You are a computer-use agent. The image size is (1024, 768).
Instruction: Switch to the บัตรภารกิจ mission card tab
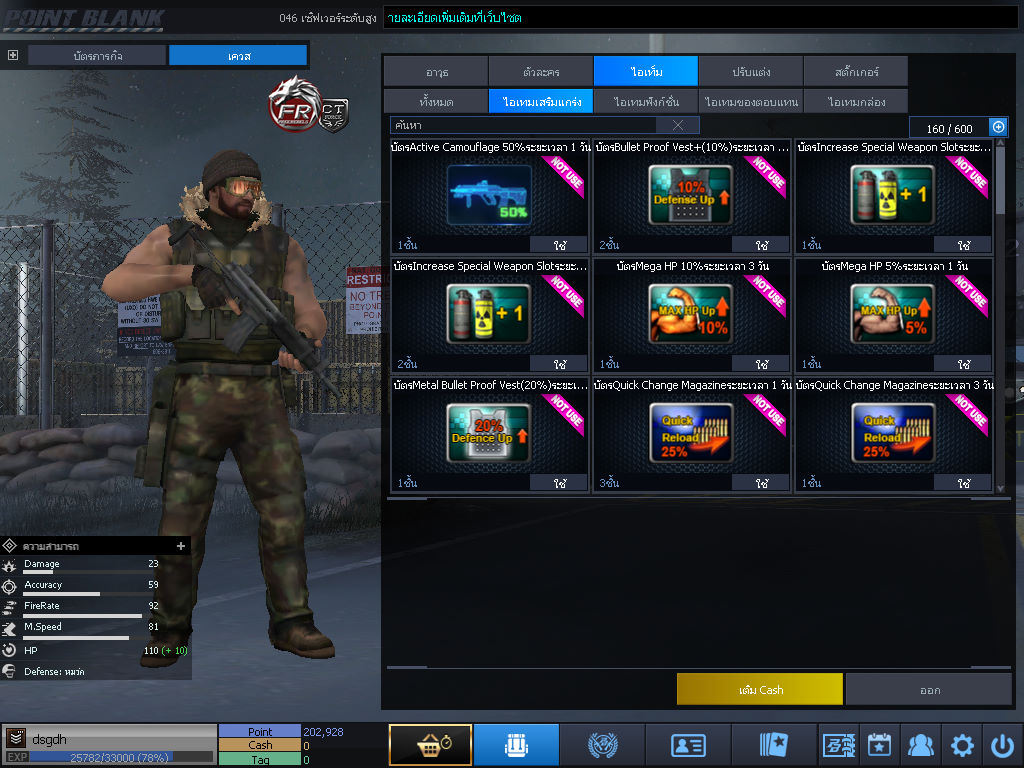click(x=96, y=55)
